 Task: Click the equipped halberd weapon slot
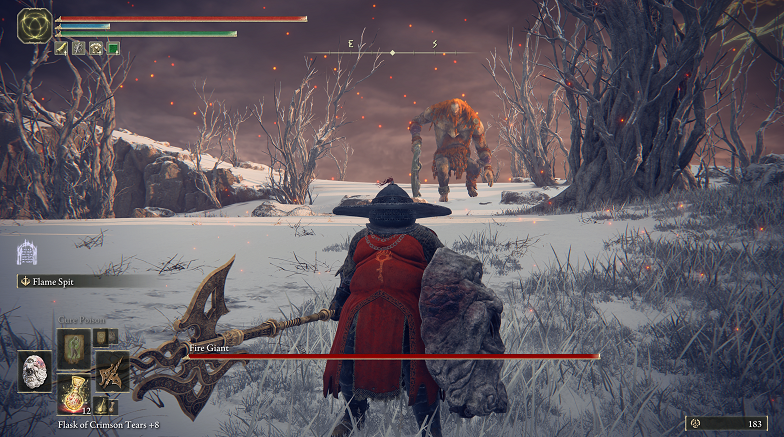coord(111,370)
